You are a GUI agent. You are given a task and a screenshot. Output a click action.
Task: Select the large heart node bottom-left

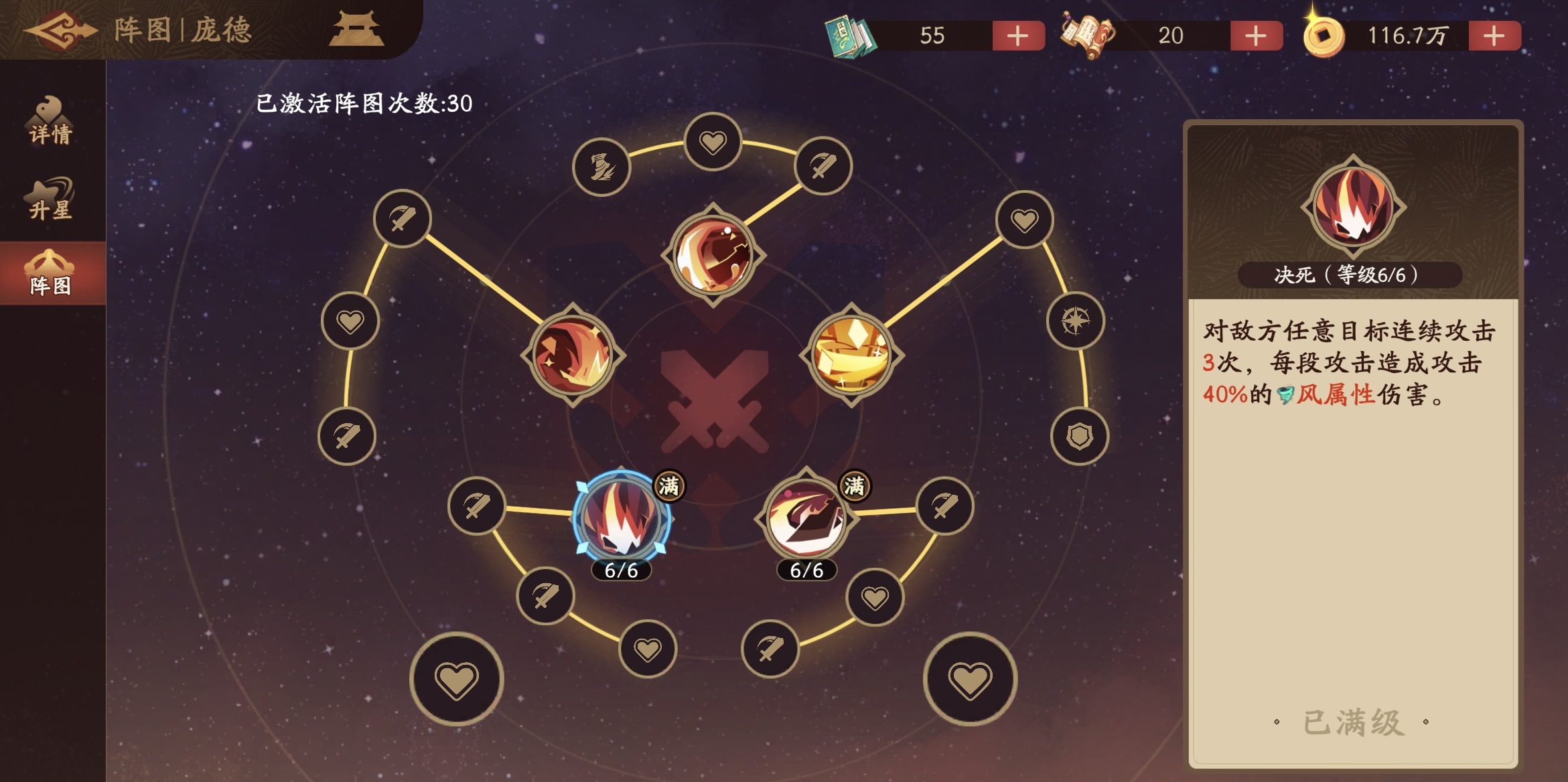point(457,680)
